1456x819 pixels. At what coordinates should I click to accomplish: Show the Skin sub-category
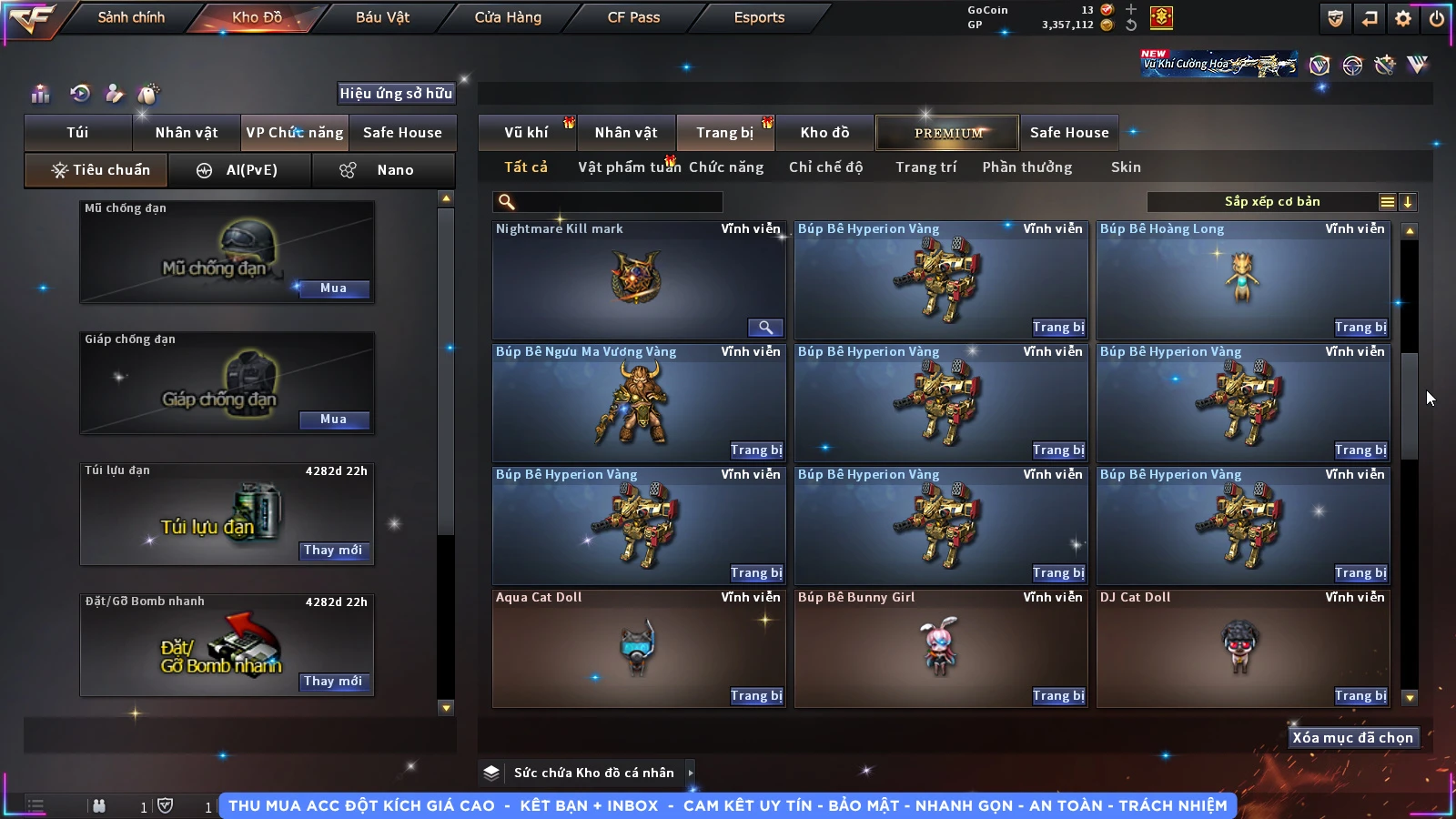click(x=1126, y=167)
